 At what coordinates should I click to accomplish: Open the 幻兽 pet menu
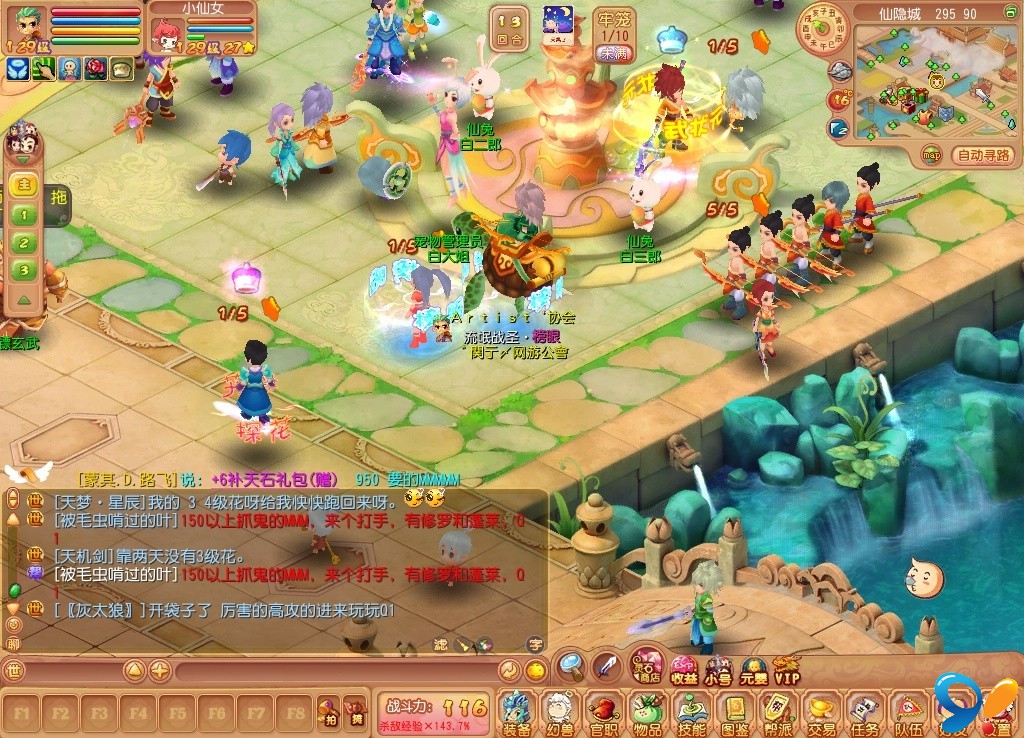(558, 712)
